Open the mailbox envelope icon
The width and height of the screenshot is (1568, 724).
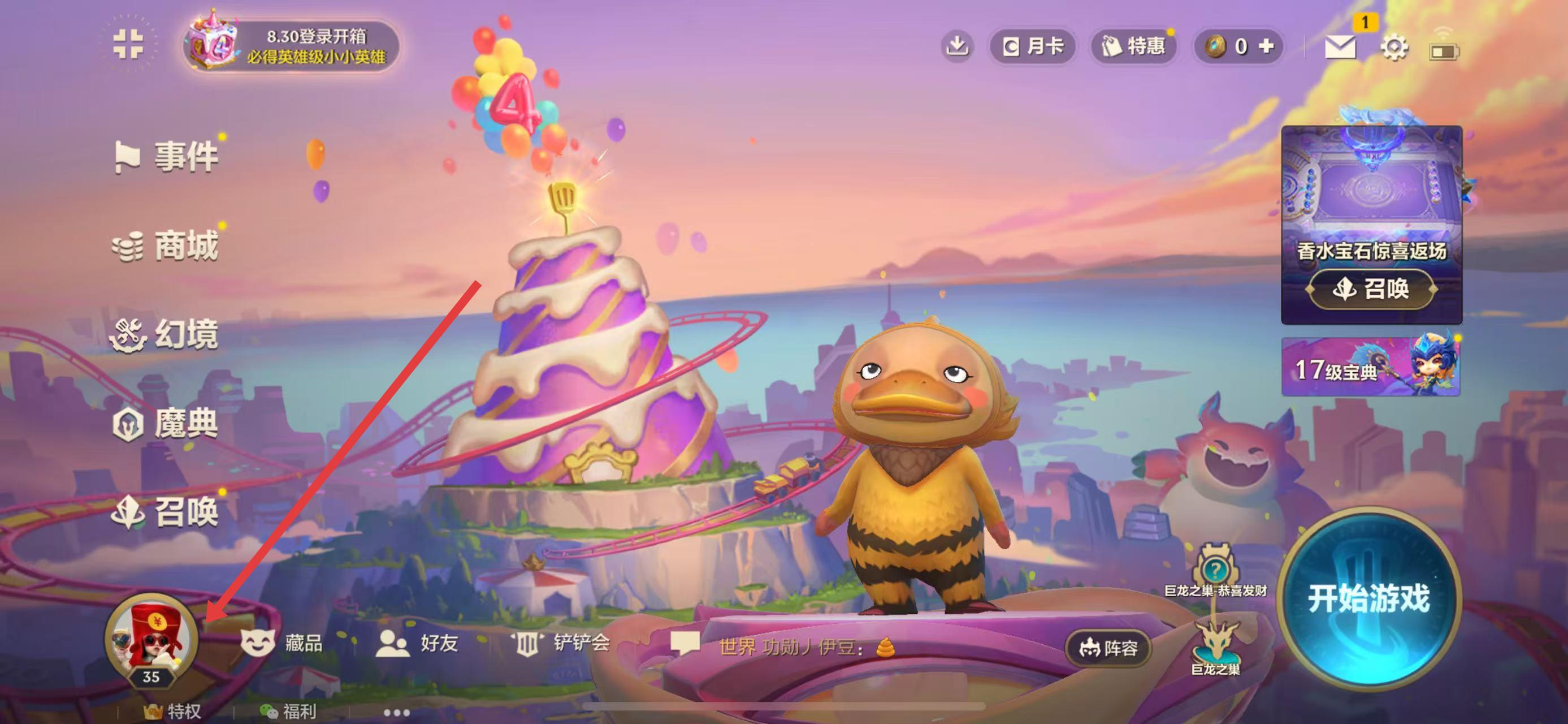coord(1340,47)
